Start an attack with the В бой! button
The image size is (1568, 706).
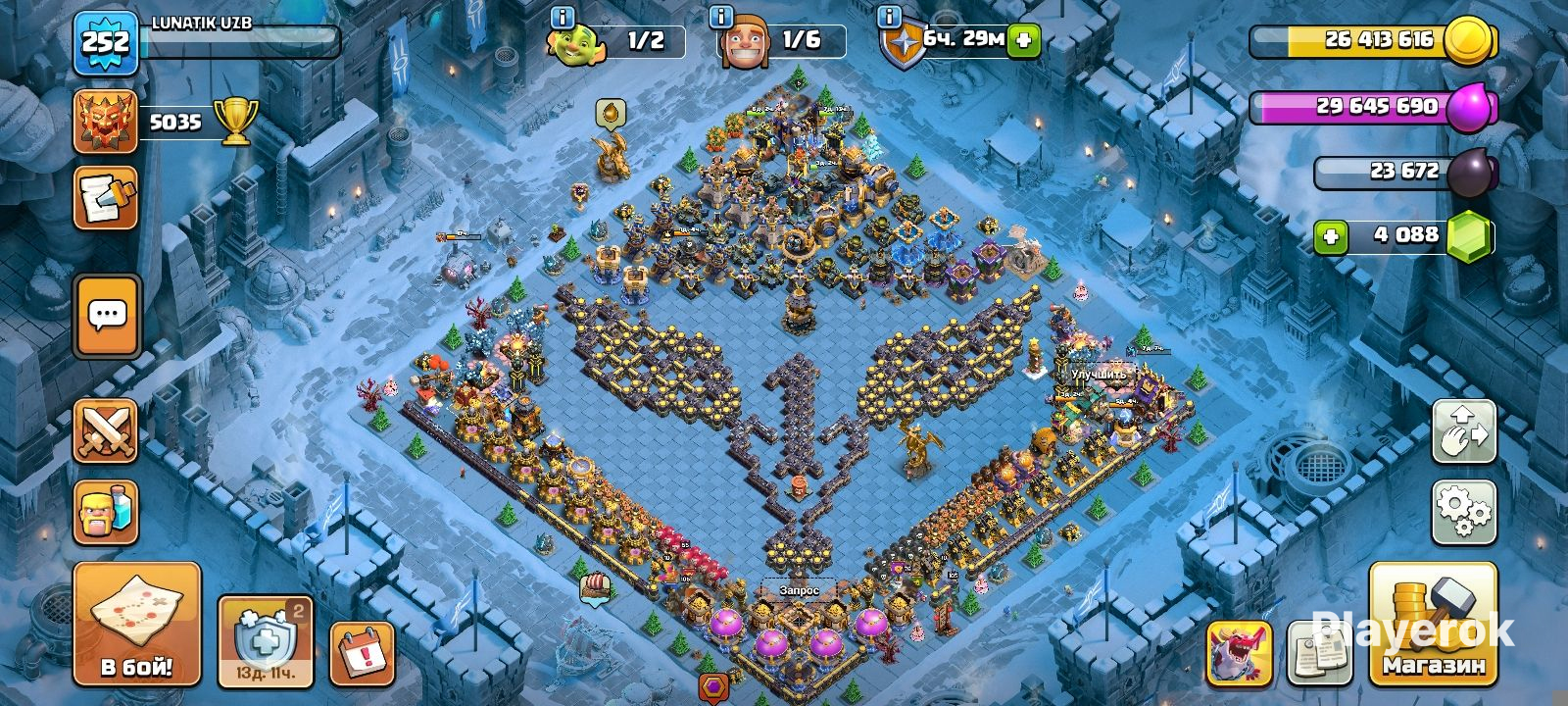click(x=136, y=624)
